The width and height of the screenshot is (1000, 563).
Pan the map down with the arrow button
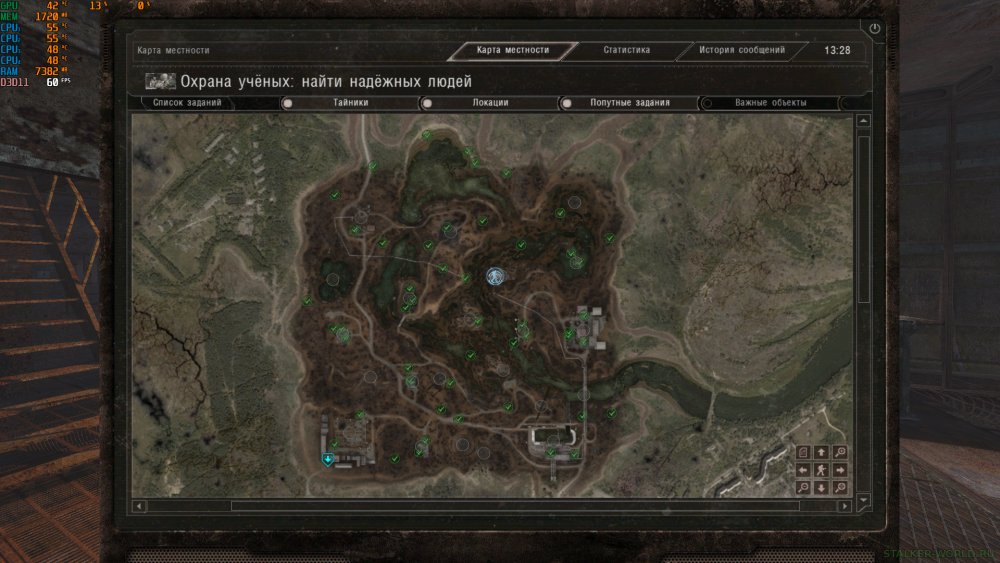point(821,487)
